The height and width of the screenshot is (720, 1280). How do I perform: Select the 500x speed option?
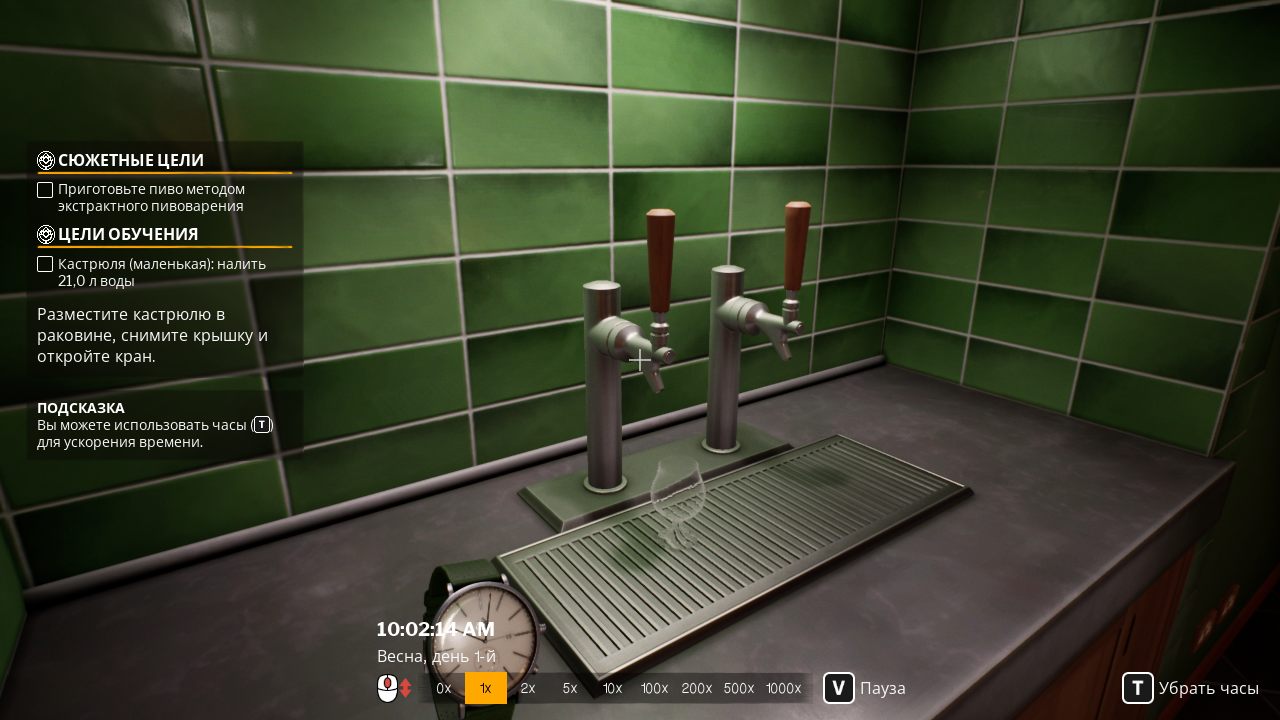(x=739, y=688)
